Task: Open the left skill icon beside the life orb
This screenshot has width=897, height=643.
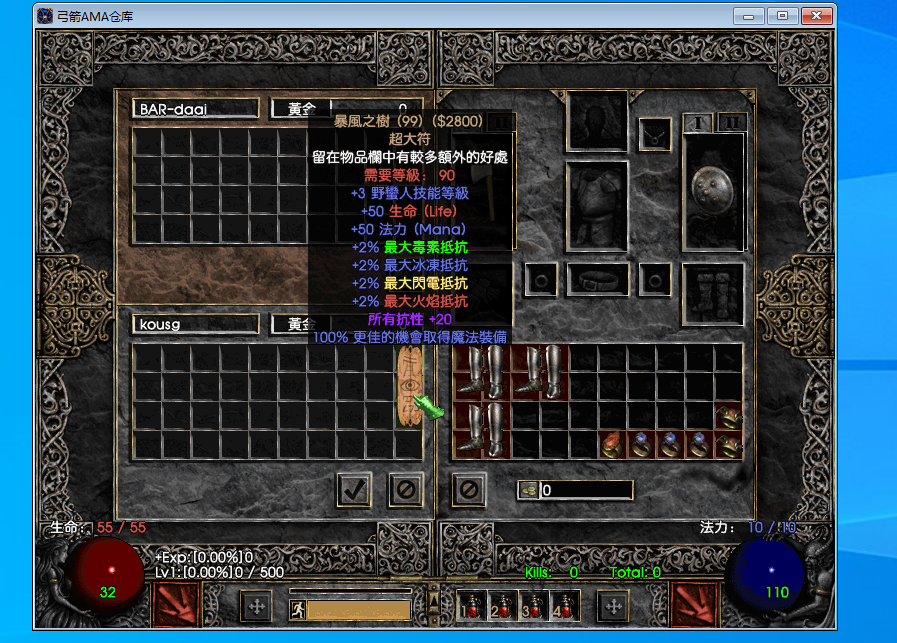Action: [x=176, y=606]
